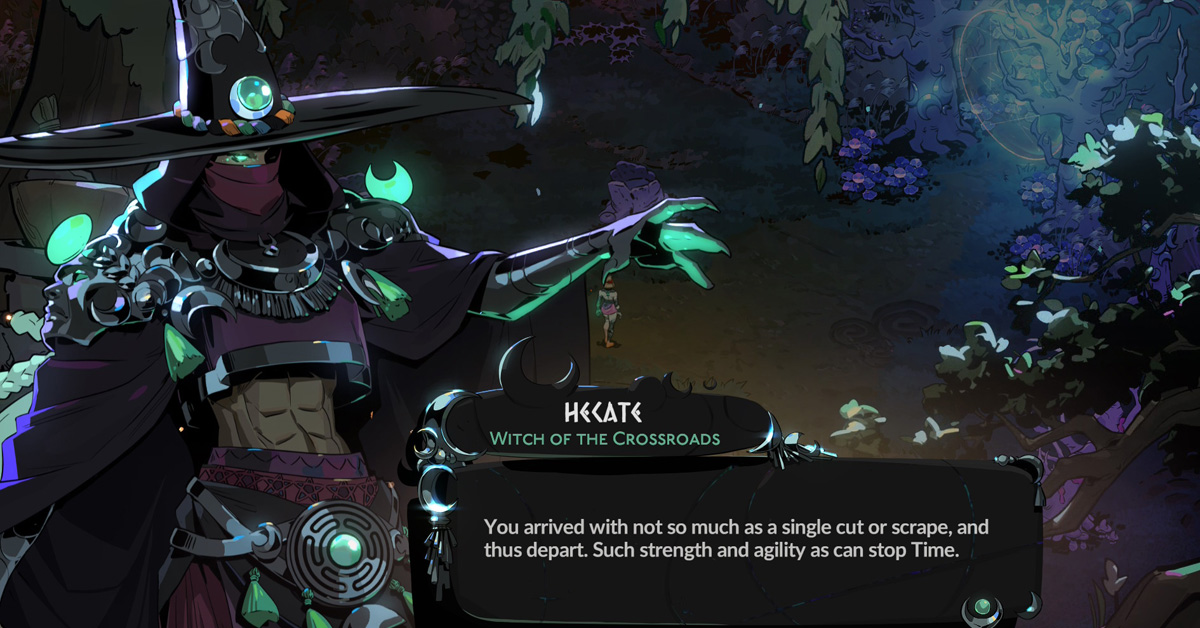Click the green continue orb on dialogue box
The height and width of the screenshot is (628, 1200).
pos(982,607)
